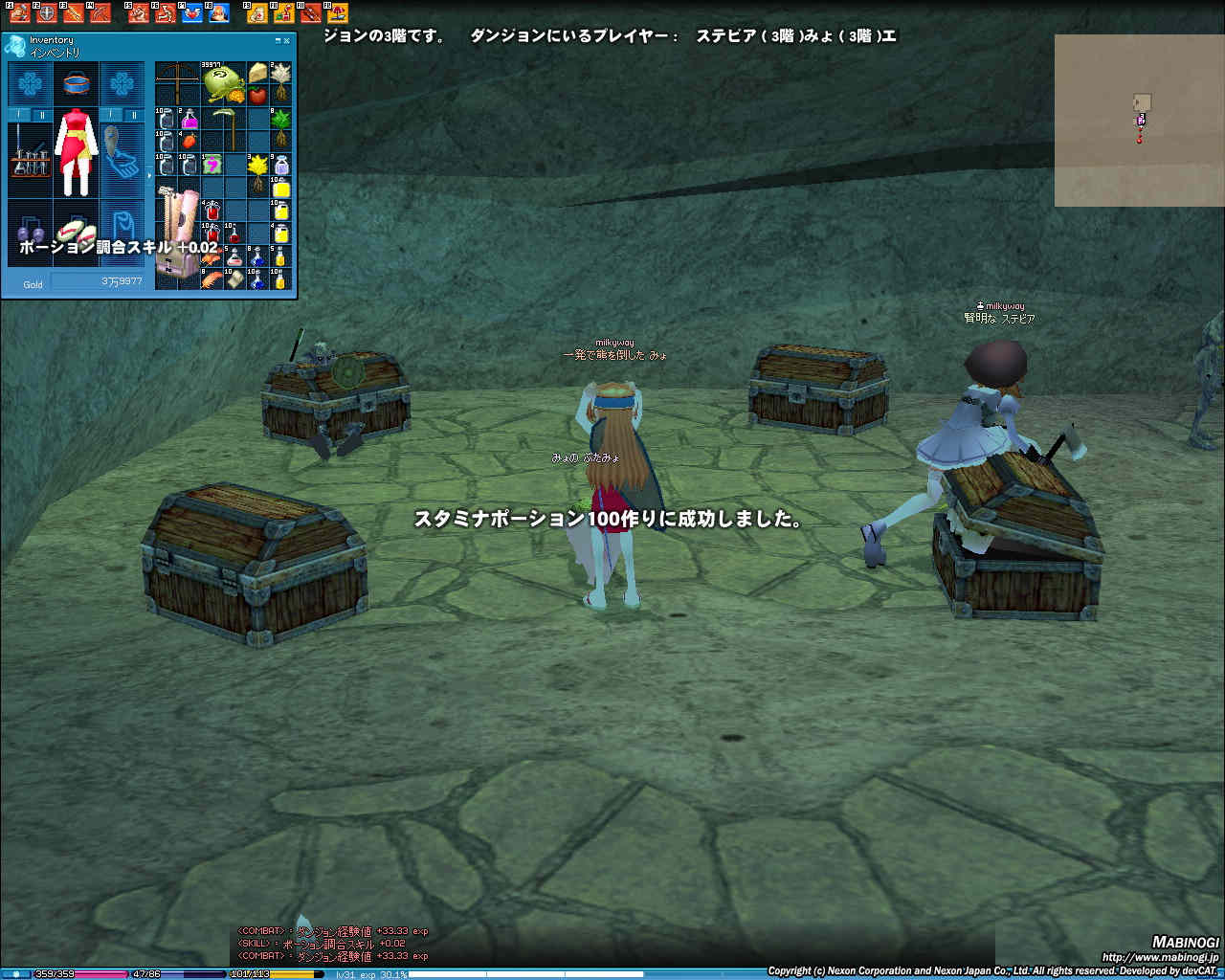The width and height of the screenshot is (1225, 980).
Task: Close the Inventory window
Action: [x=287, y=41]
